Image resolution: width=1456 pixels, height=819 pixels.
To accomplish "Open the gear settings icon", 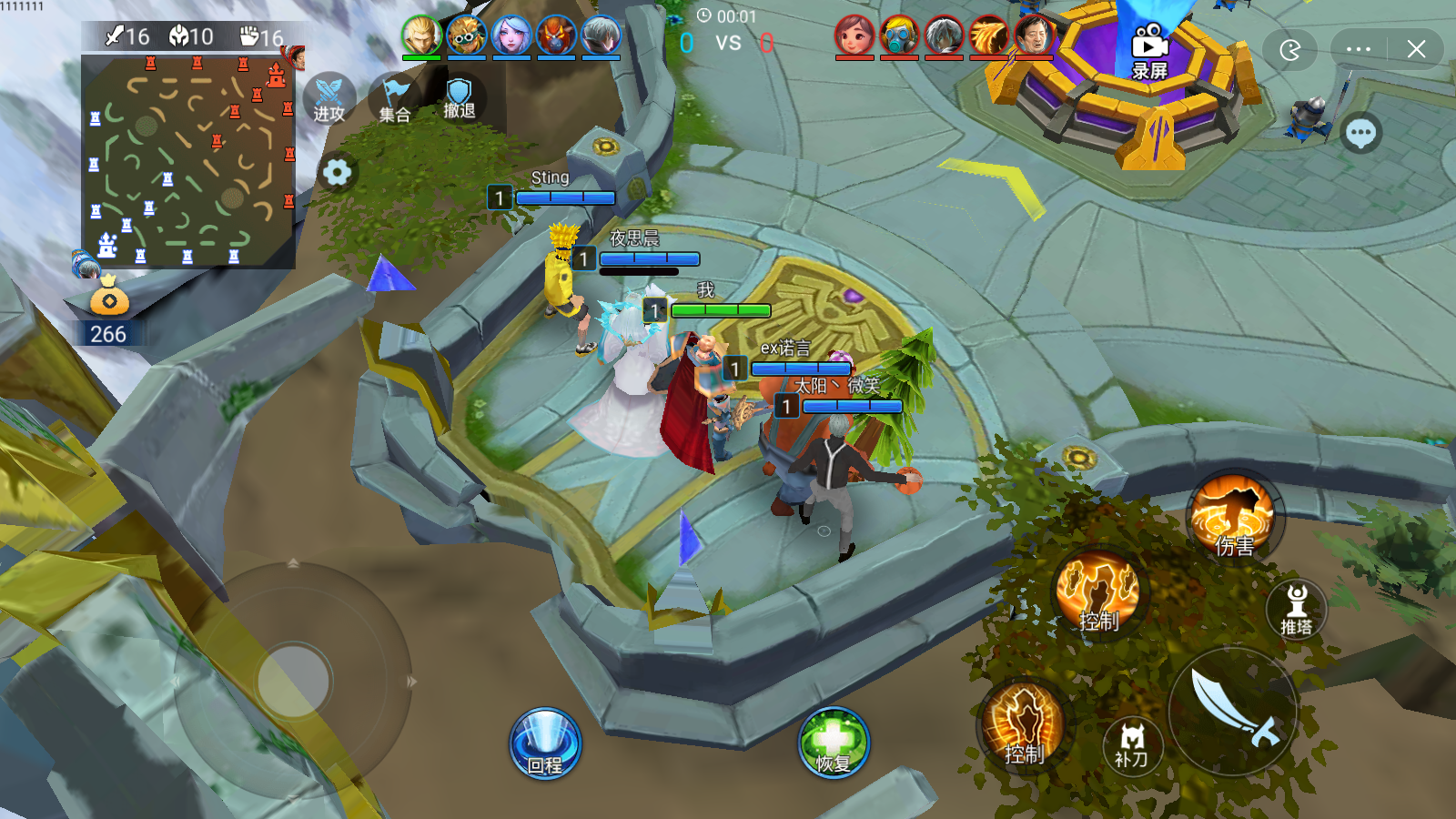I will point(337,172).
